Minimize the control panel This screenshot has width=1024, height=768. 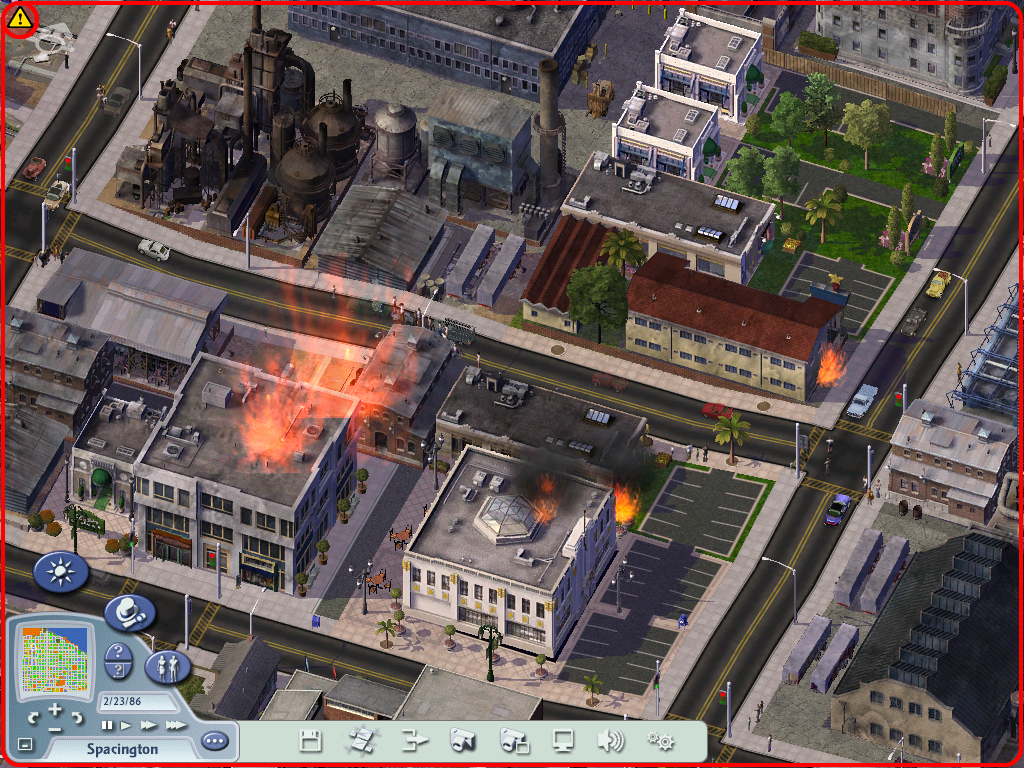point(25,744)
